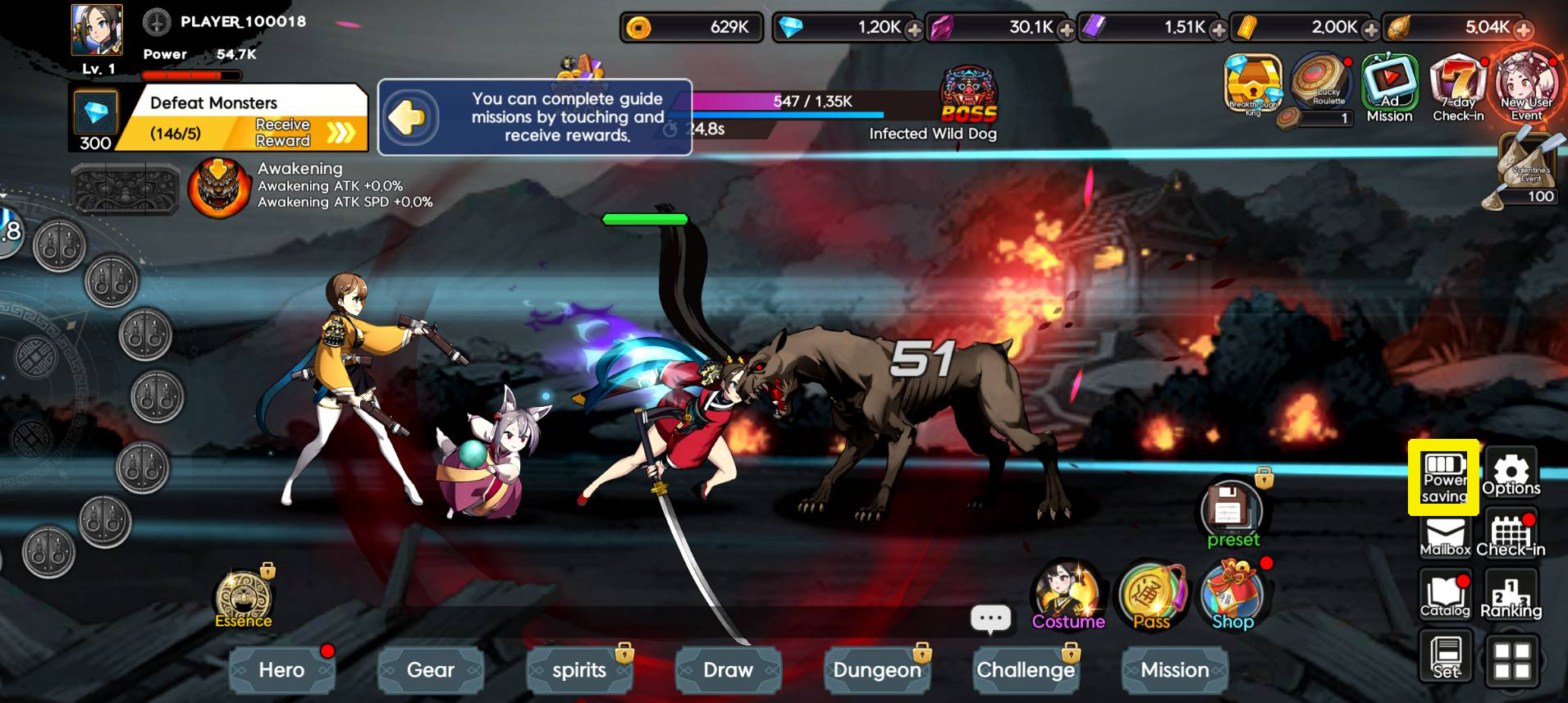The width and height of the screenshot is (1568, 703).
Task: Open the Catalog book
Action: click(x=1445, y=595)
